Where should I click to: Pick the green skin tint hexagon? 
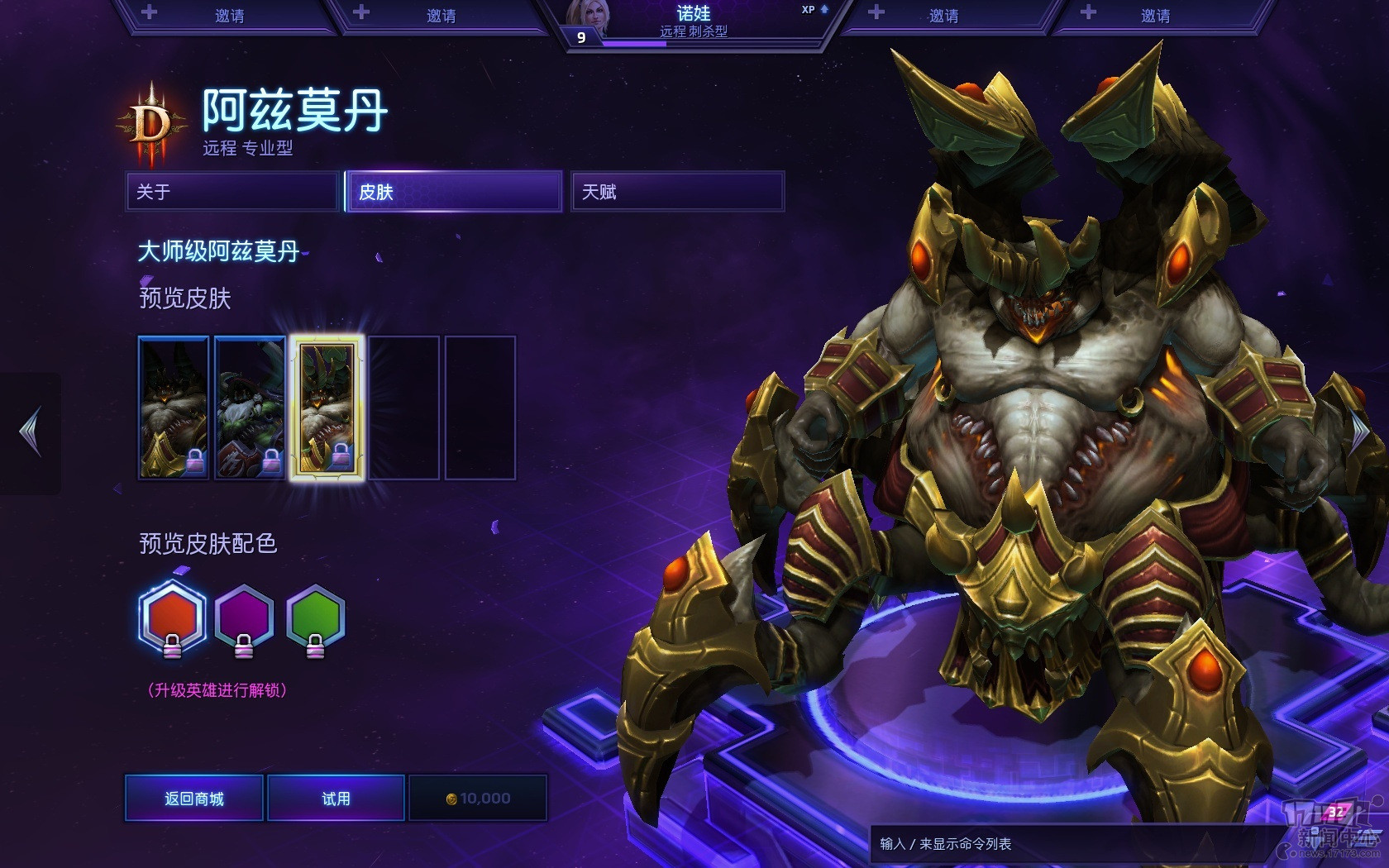[315, 618]
